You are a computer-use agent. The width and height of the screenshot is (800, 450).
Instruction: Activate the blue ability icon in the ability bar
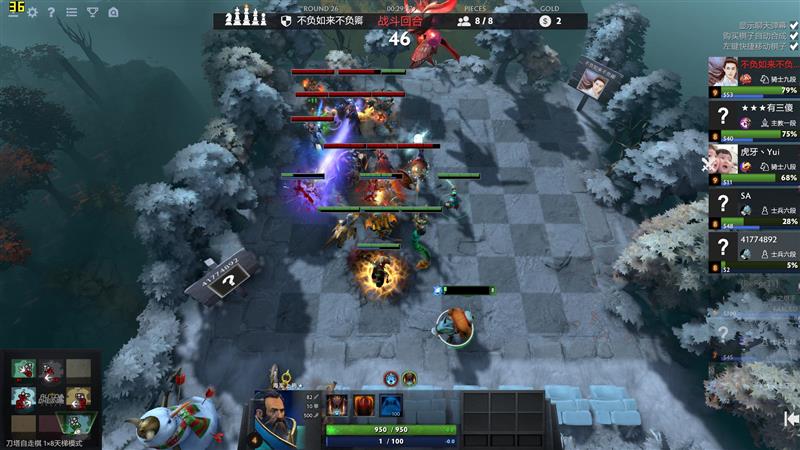393,405
